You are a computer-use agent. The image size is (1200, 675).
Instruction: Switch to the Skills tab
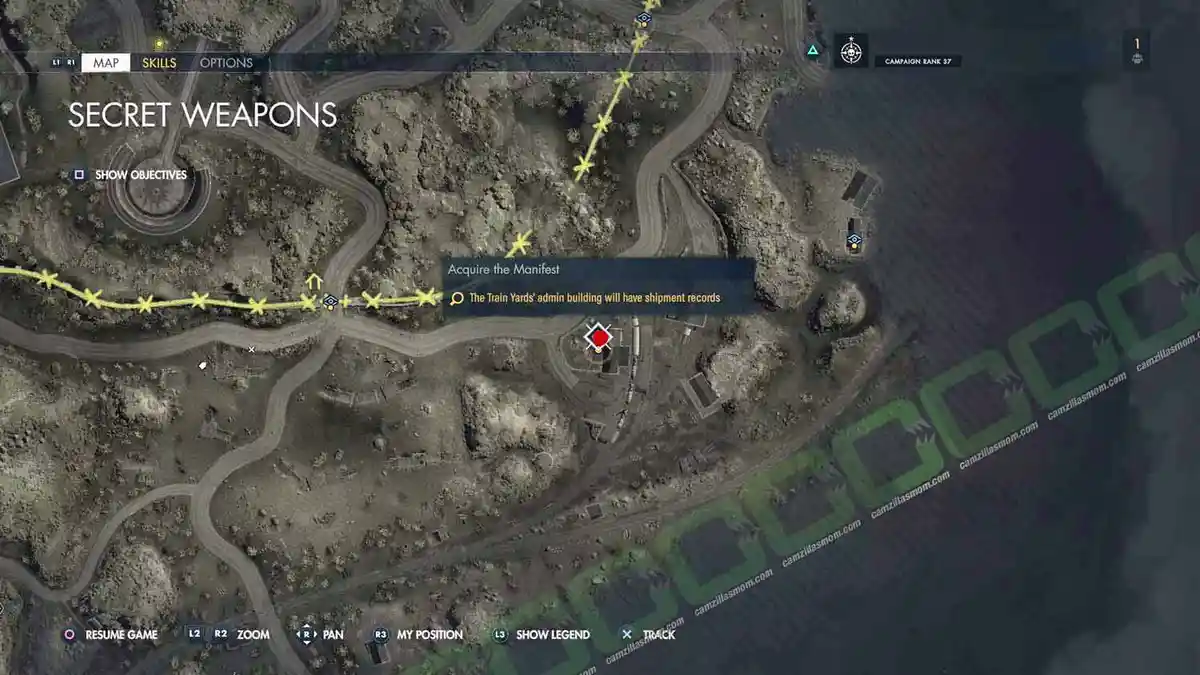point(159,63)
